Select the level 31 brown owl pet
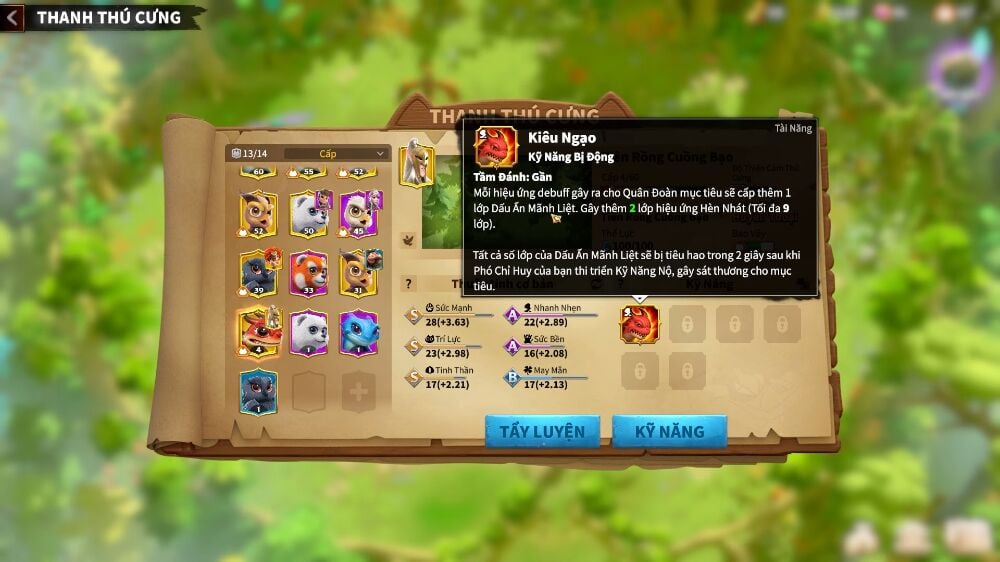 (359, 273)
